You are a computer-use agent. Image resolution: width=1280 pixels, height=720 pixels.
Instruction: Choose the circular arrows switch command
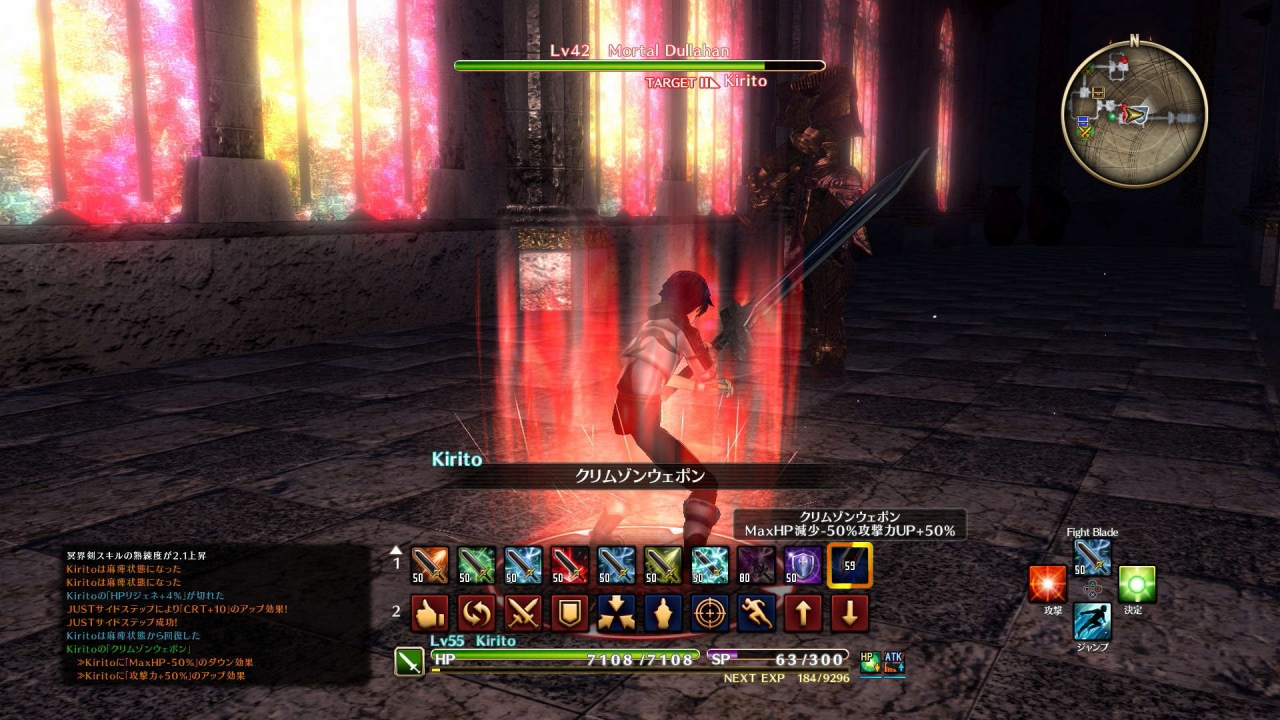[x=476, y=613]
